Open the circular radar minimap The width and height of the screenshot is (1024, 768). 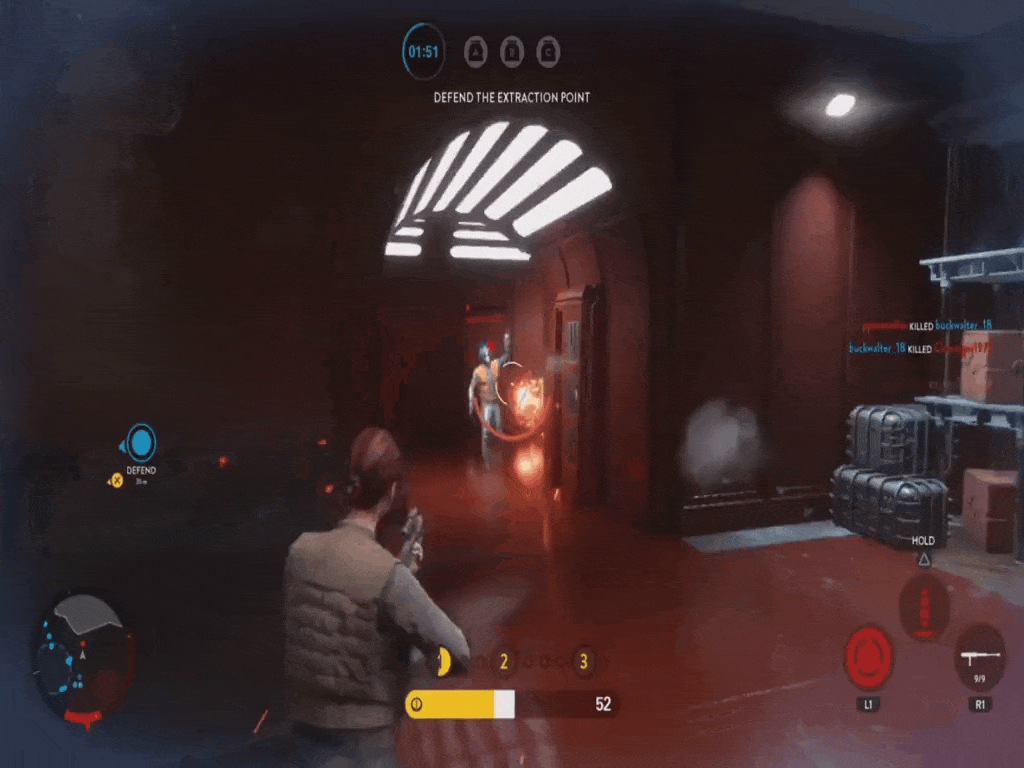tap(83, 655)
